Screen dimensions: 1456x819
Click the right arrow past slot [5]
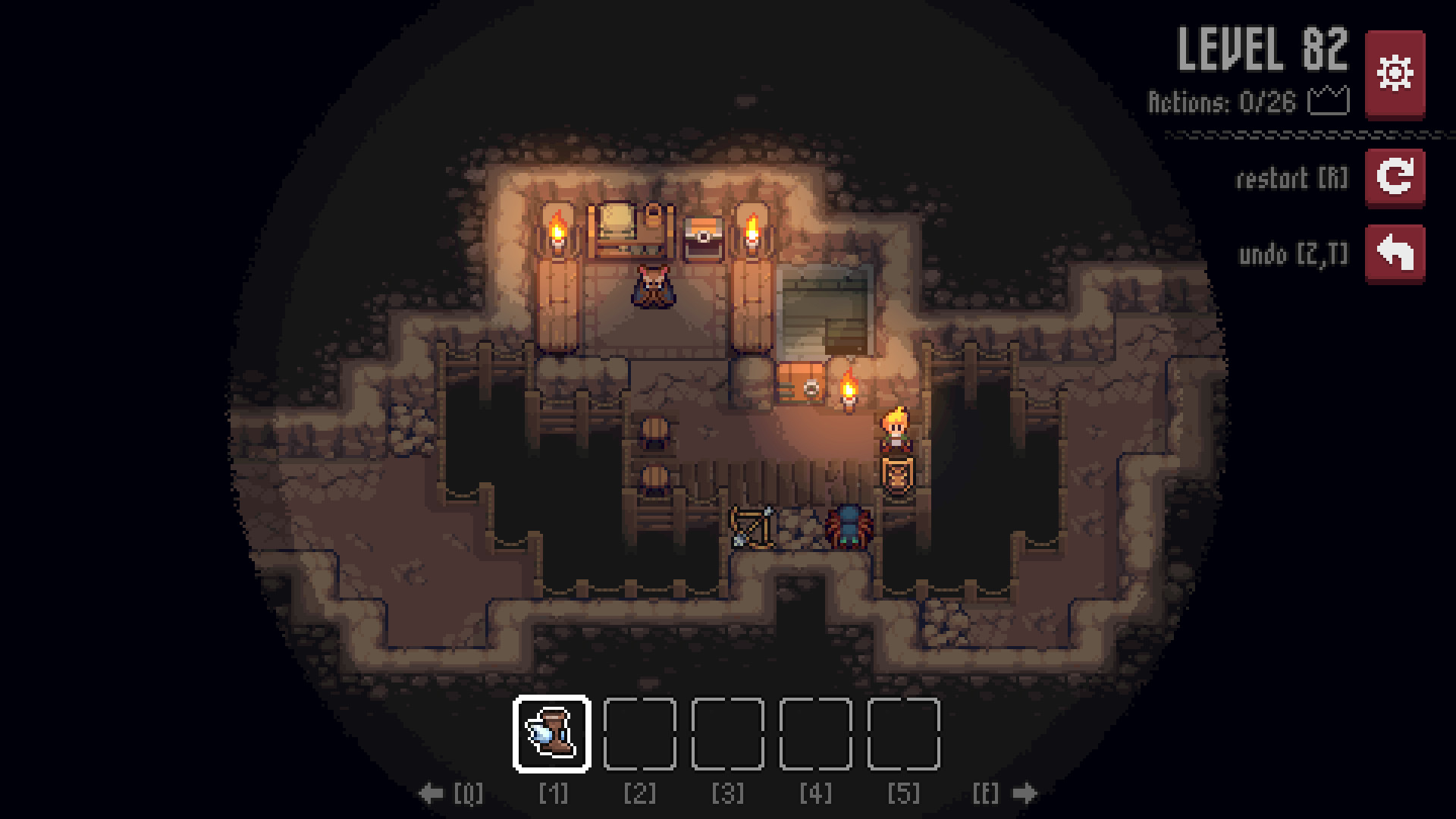[x=1025, y=793]
